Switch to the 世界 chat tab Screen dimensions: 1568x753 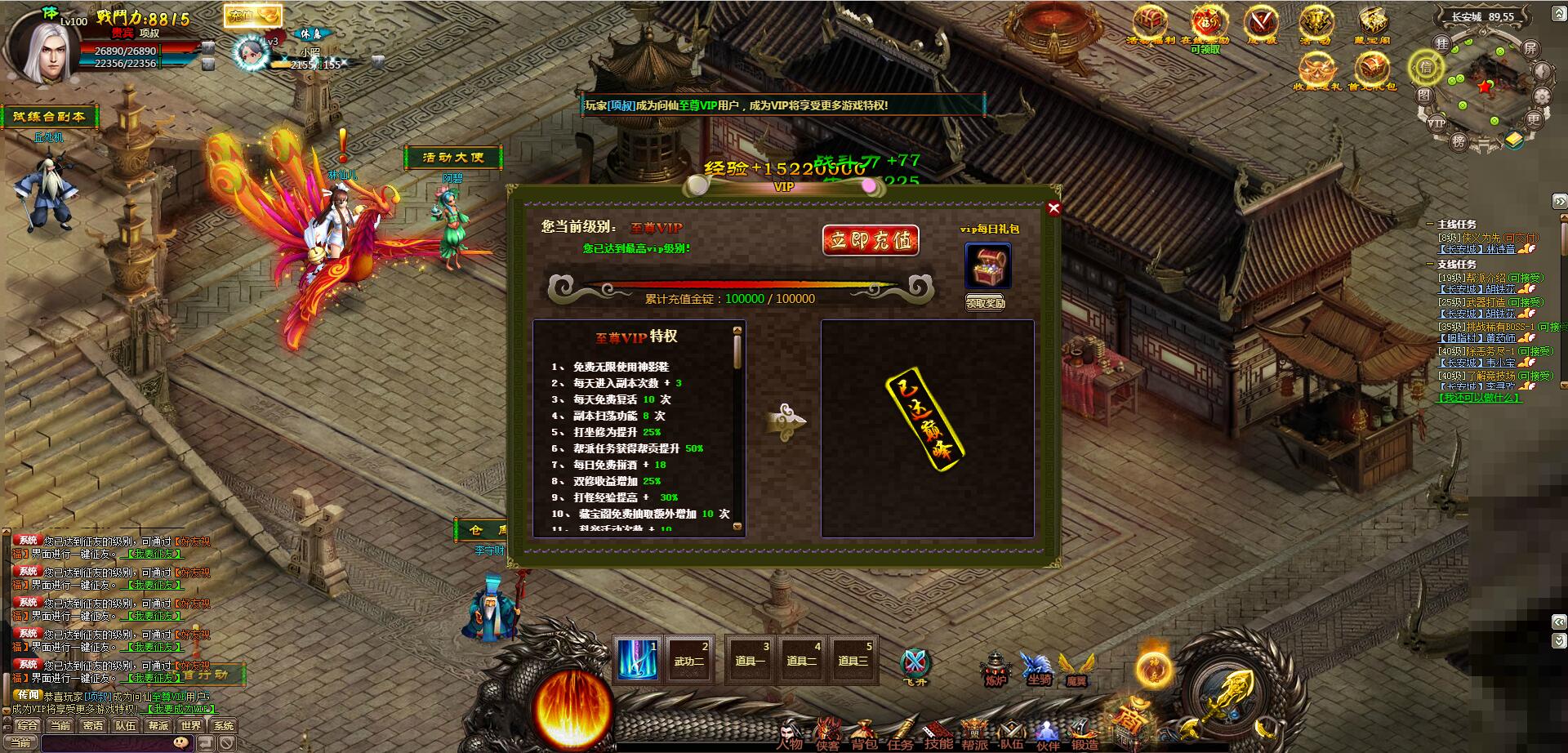point(192,726)
